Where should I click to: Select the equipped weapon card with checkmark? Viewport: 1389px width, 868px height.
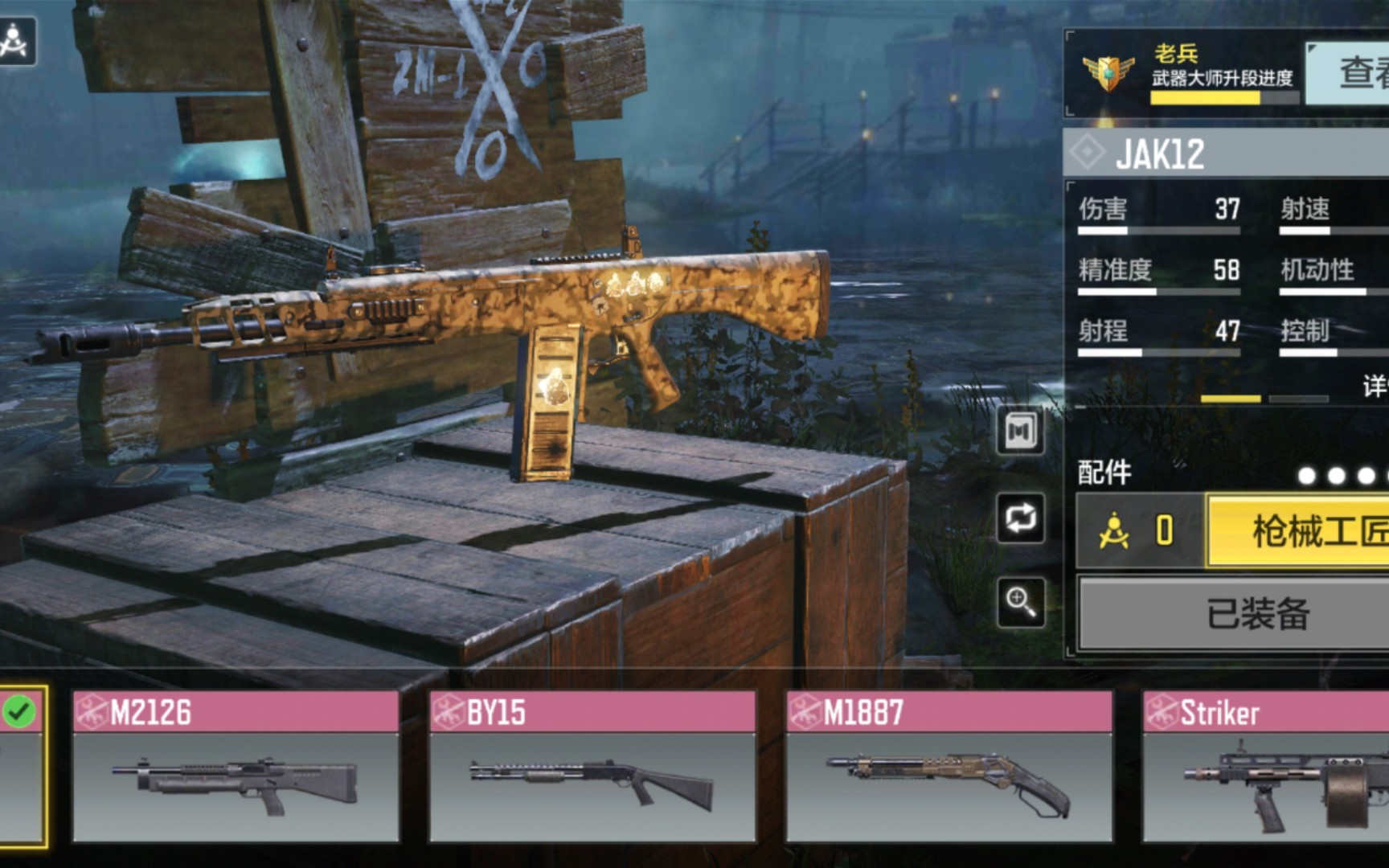tap(22, 766)
